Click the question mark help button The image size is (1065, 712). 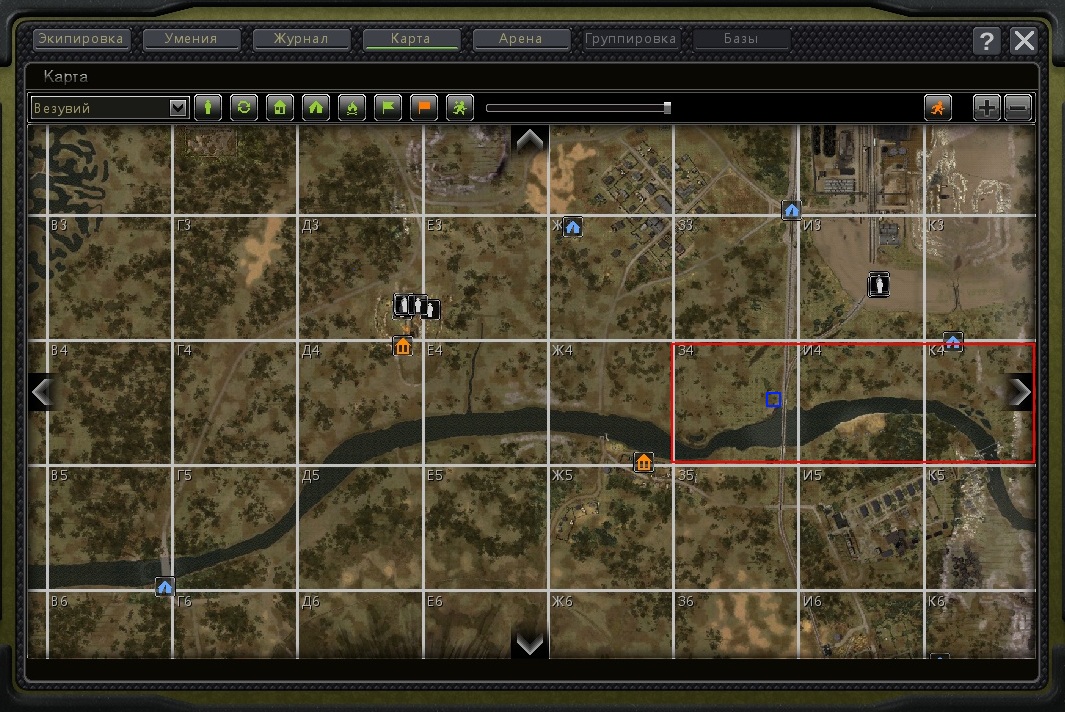[987, 41]
